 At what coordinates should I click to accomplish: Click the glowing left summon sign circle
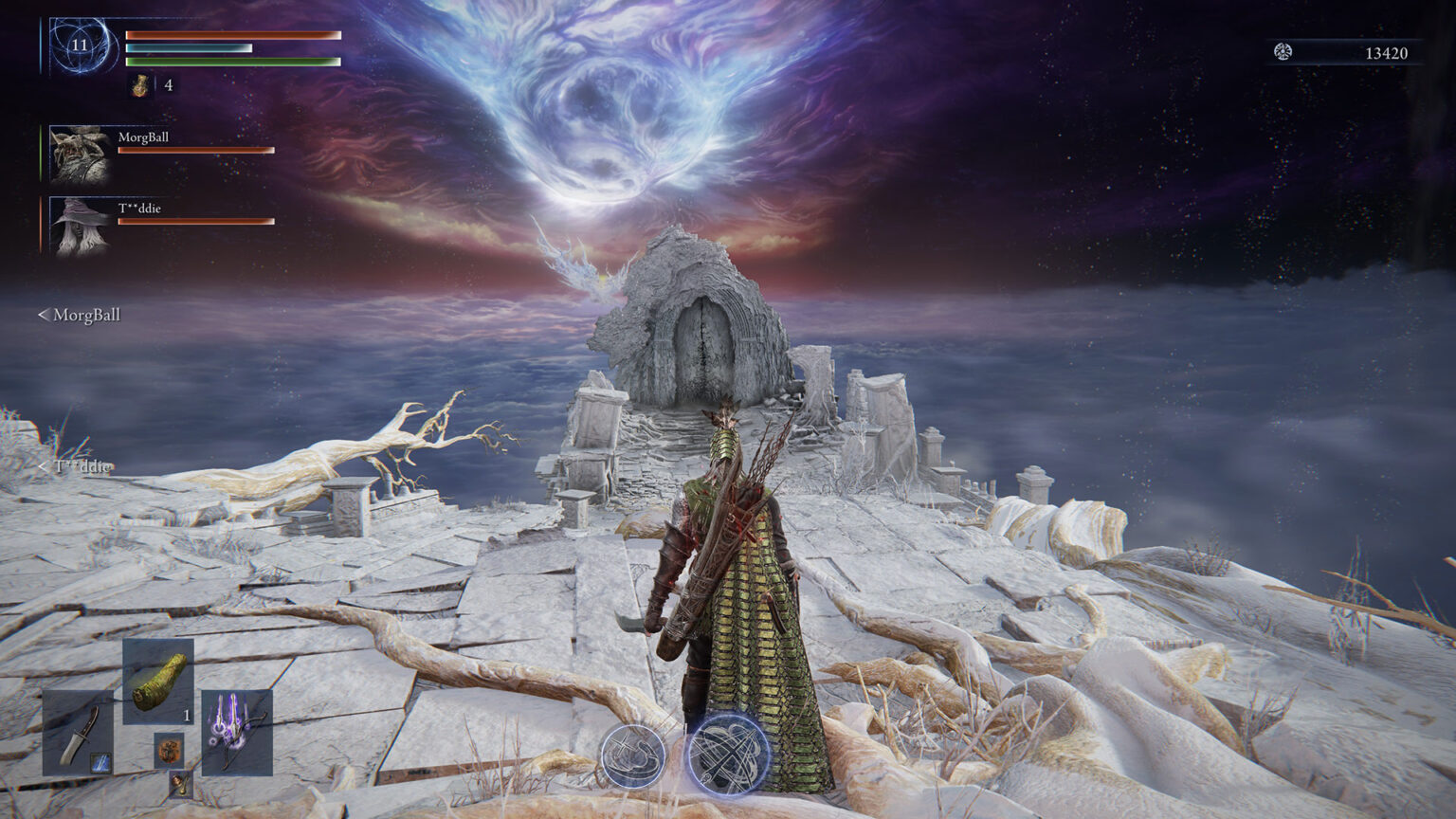[635, 756]
